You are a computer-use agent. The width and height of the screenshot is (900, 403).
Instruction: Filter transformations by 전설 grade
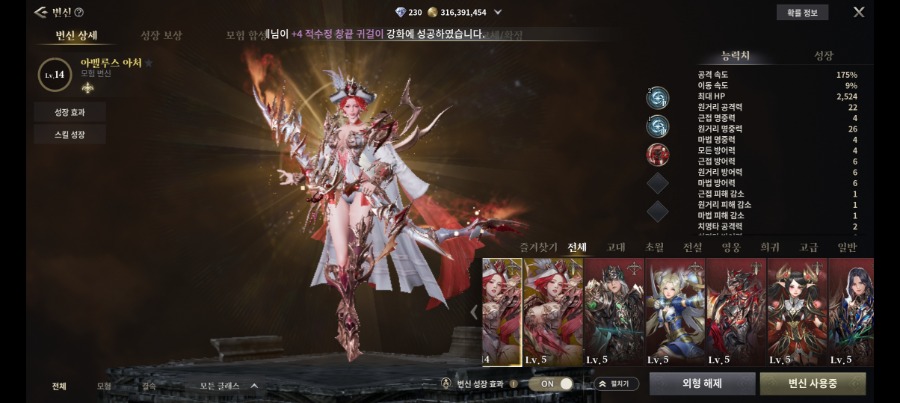[692, 246]
